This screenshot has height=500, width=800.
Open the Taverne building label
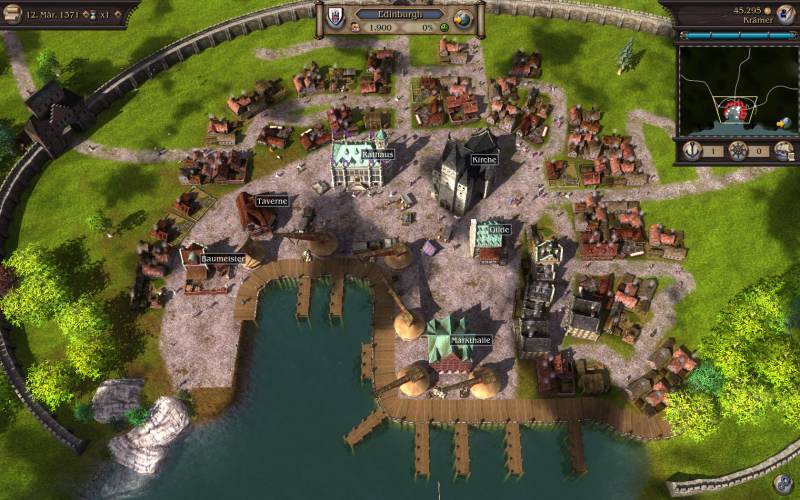coord(272,201)
